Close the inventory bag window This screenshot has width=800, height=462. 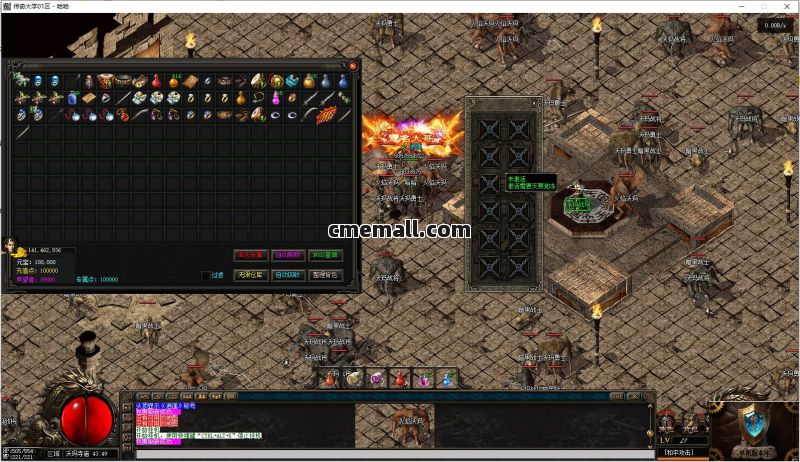353,66
